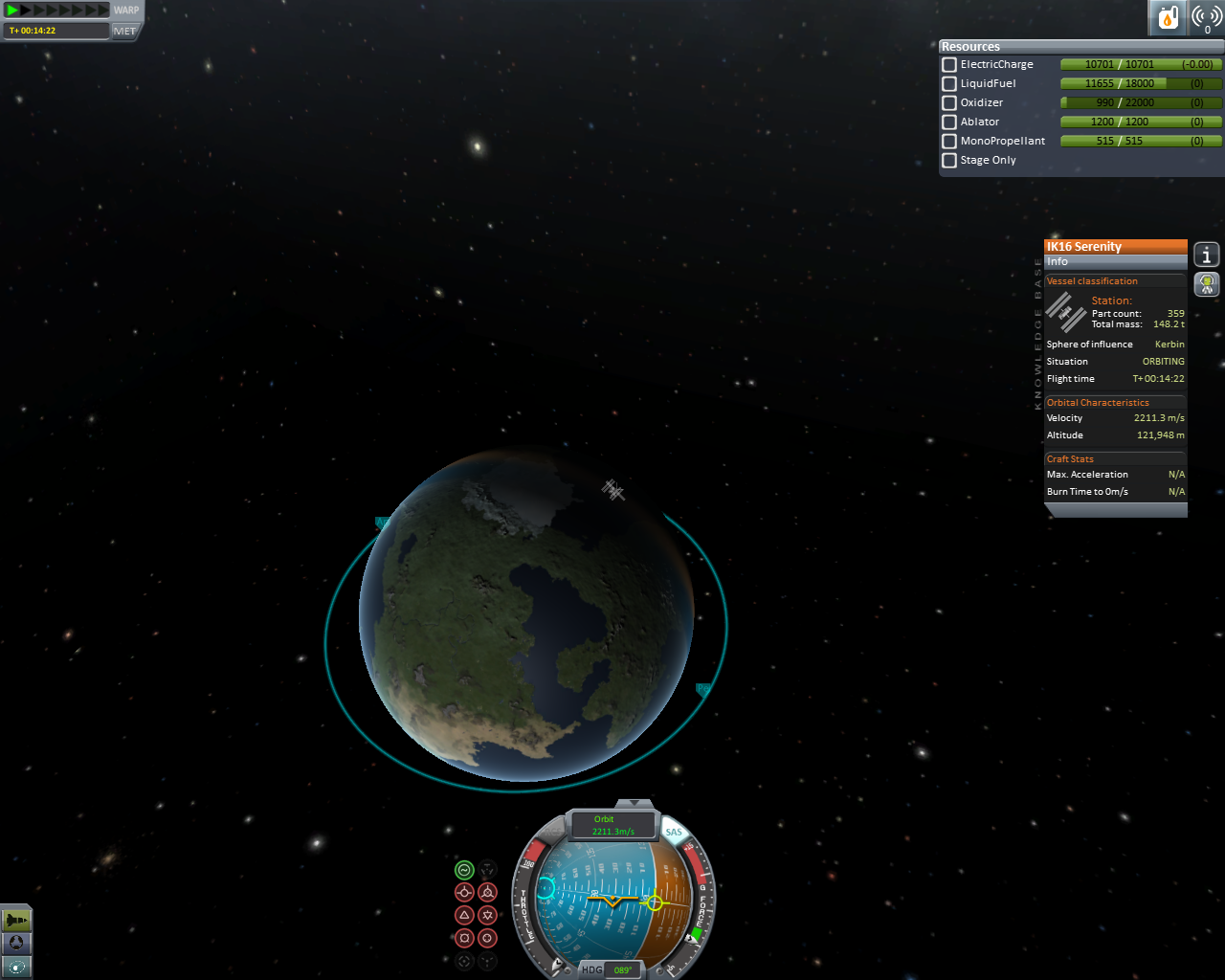This screenshot has width=1225, height=980.
Task: Toggle the SAS button on the navball
Action: click(x=674, y=832)
